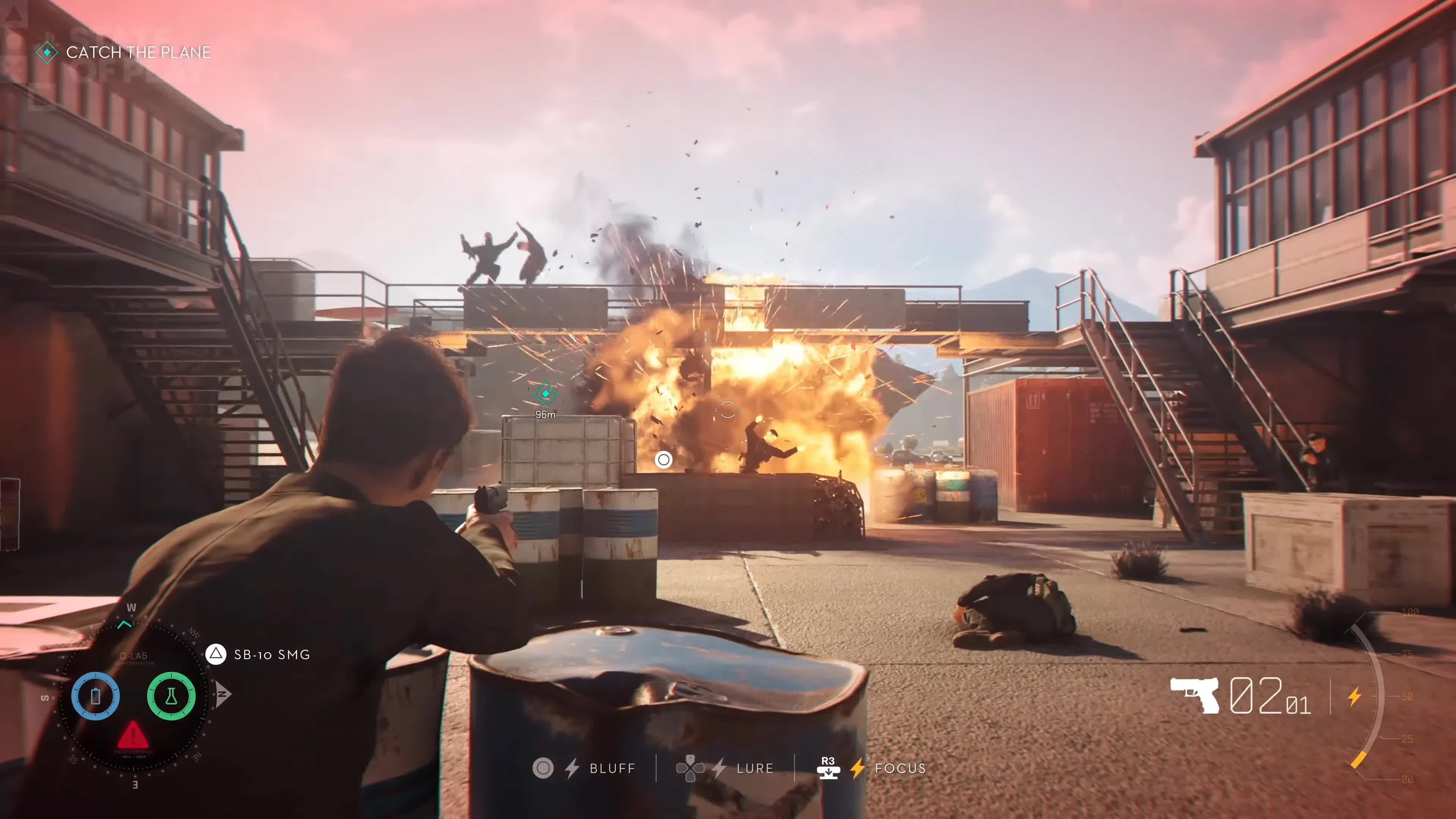Click the red warning triangle icon
The width and height of the screenshot is (1456, 819).
point(133,734)
